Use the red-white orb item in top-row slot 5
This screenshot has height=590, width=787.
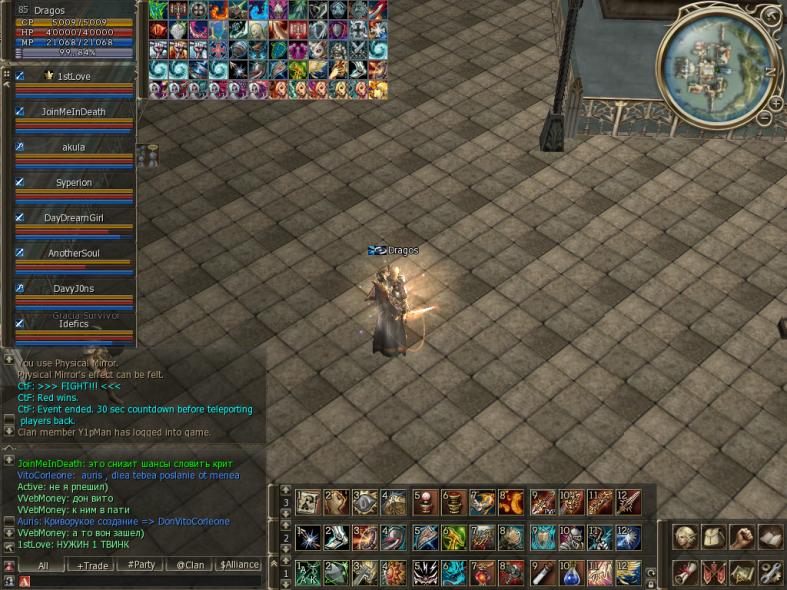coord(425,501)
